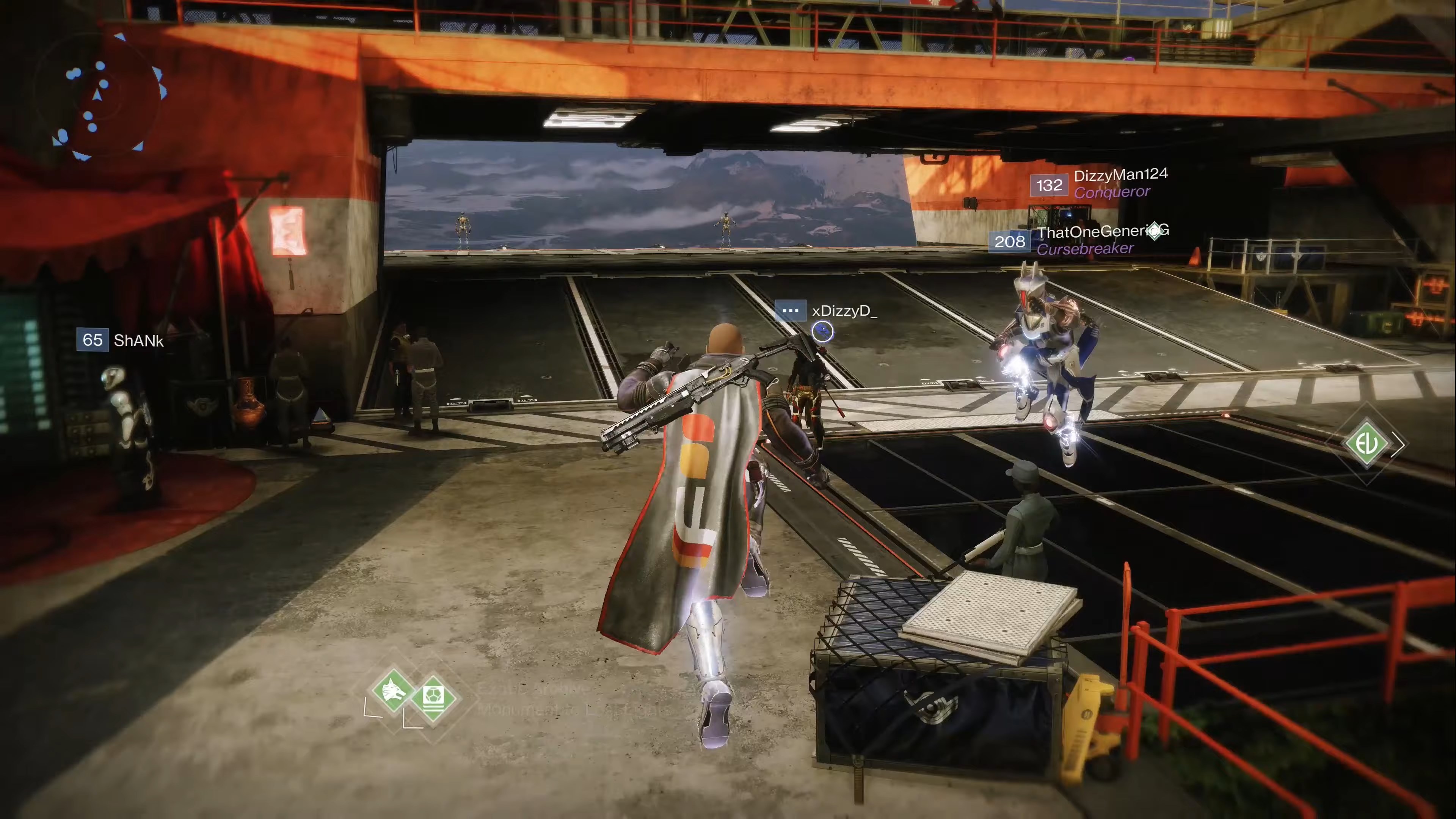Select the ShANk player nameplate
Image resolution: width=1456 pixels, height=819 pixels.
[x=121, y=340]
